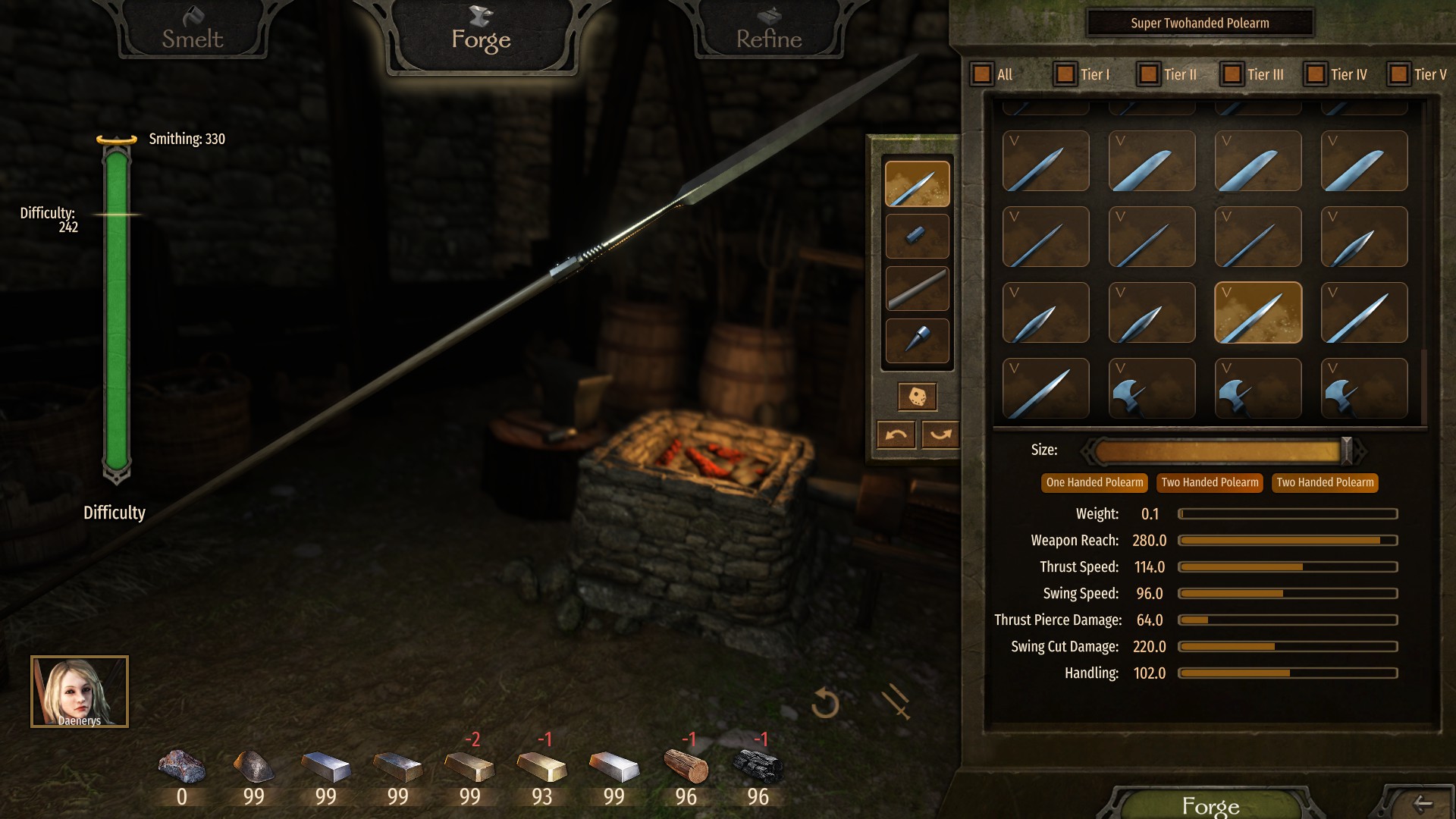1456x819 pixels.
Task: Pick the pommel spike part slot
Action: [917, 340]
